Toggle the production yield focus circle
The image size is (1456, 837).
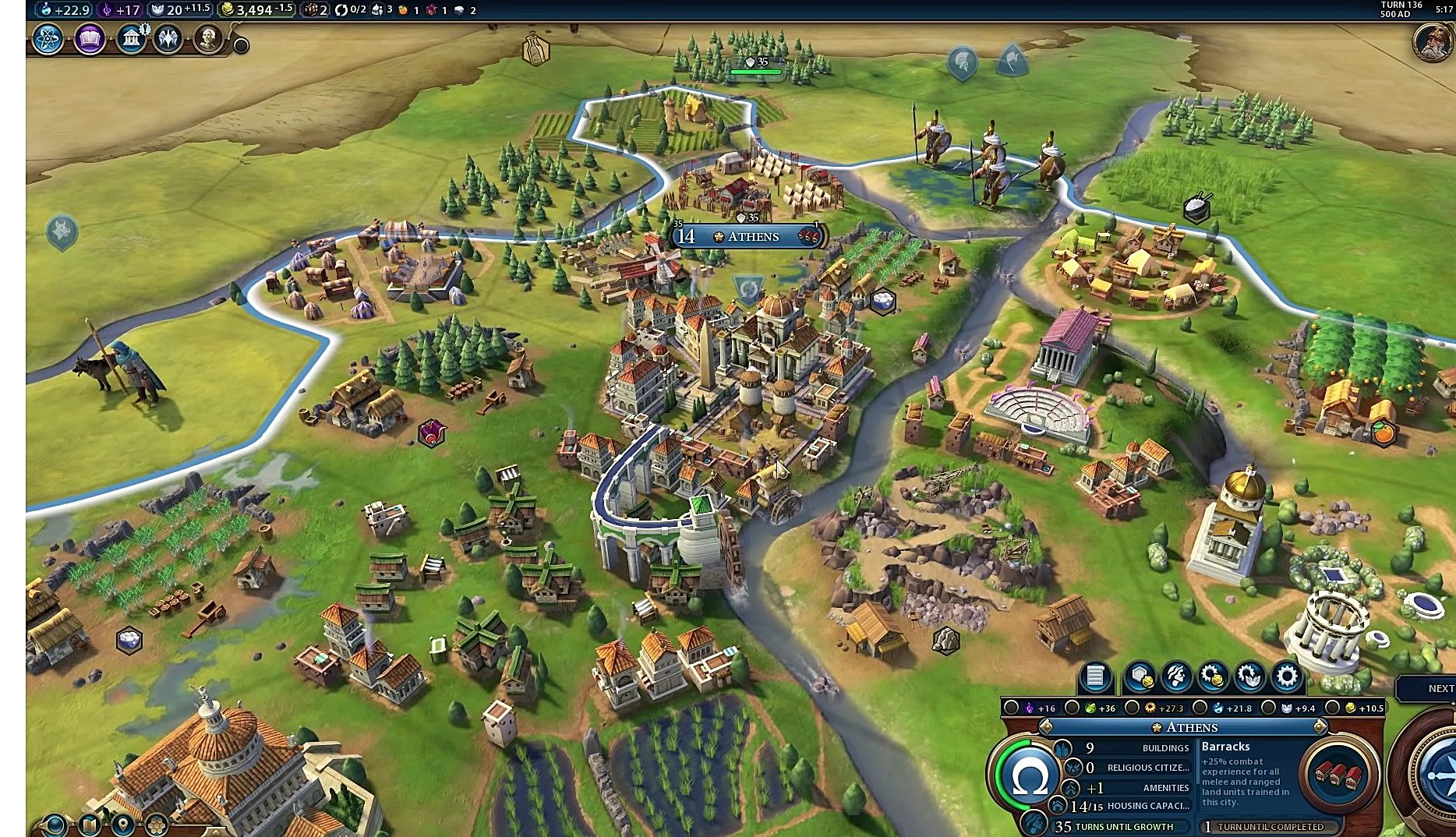[1133, 708]
